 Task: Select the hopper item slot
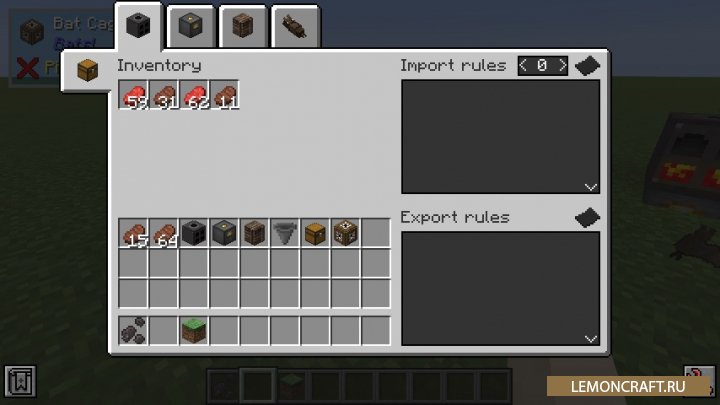tap(284, 233)
